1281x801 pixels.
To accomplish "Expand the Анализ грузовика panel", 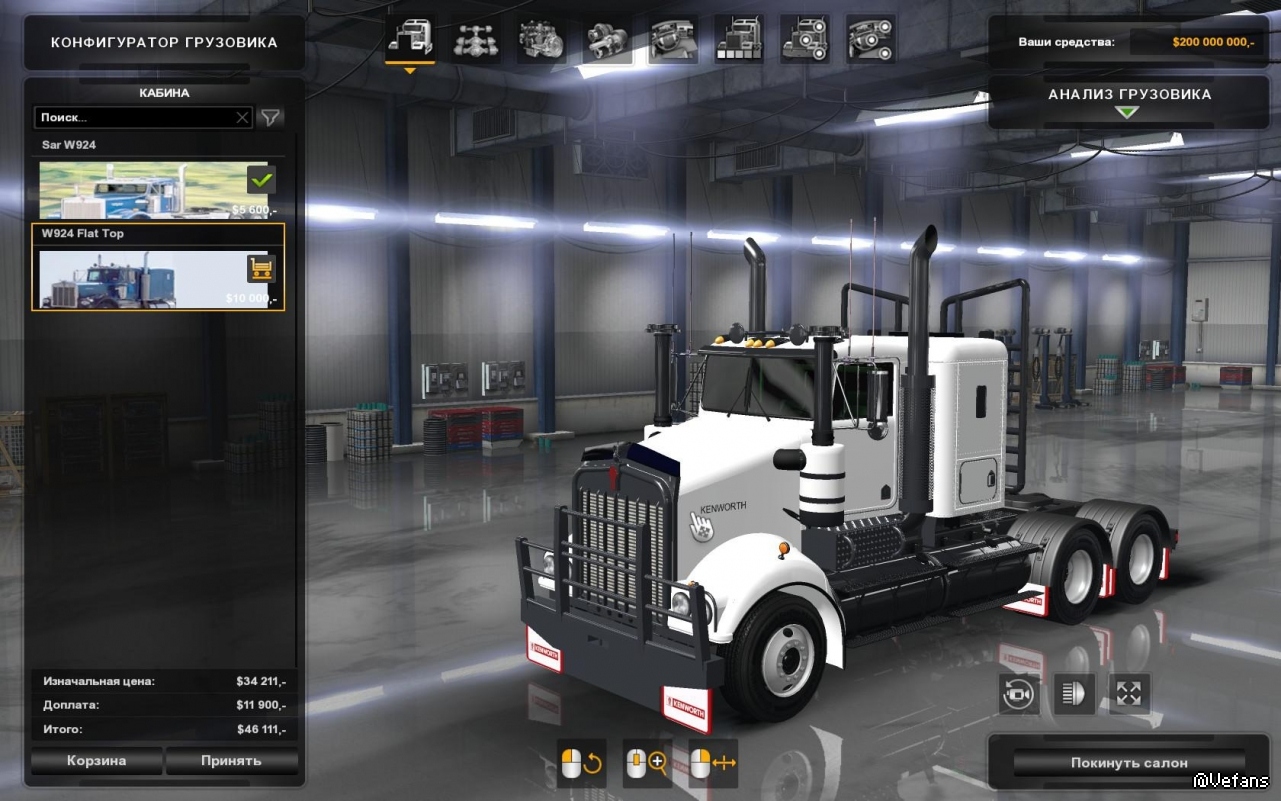I will point(1129,102).
